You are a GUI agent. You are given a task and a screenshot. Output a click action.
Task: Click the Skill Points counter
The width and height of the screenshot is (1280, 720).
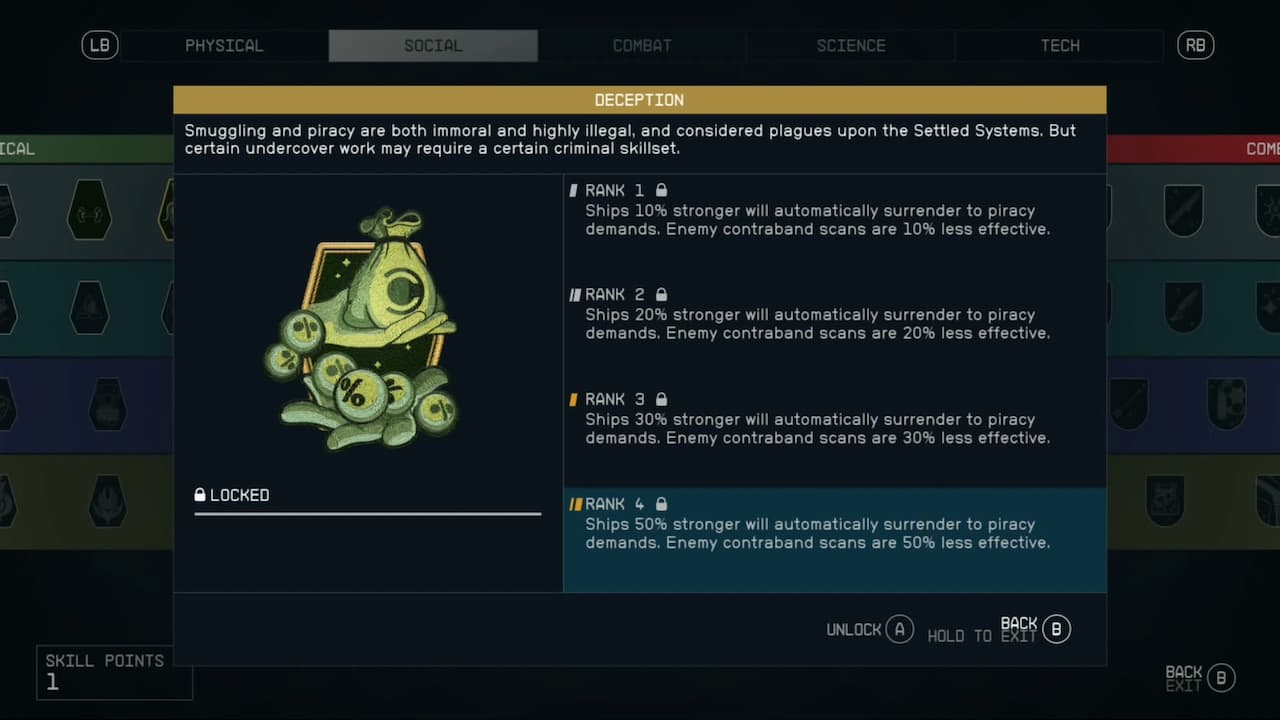pyautogui.click(x=114, y=670)
